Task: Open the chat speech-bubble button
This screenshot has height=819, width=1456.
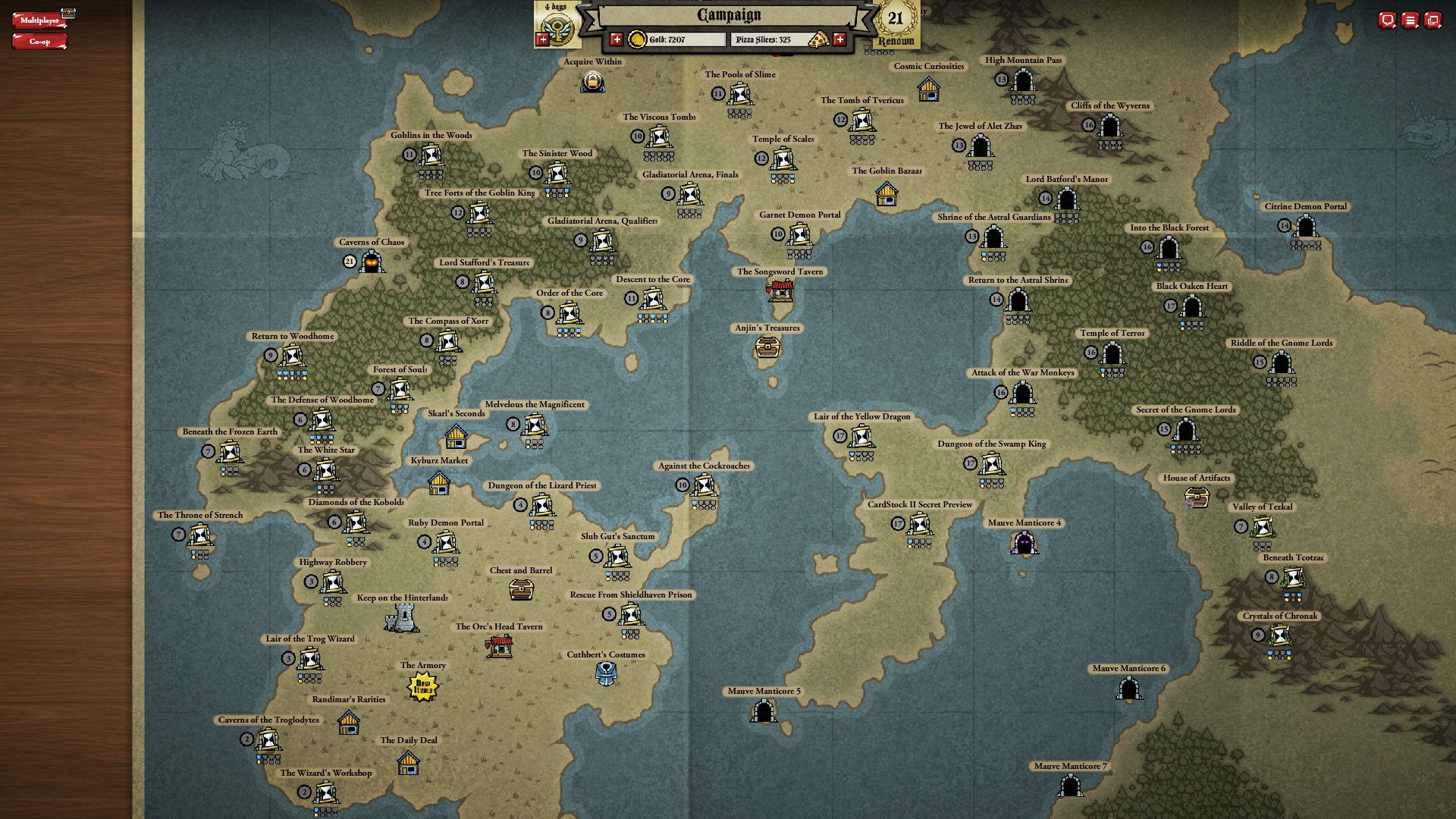Action: 1387,20
